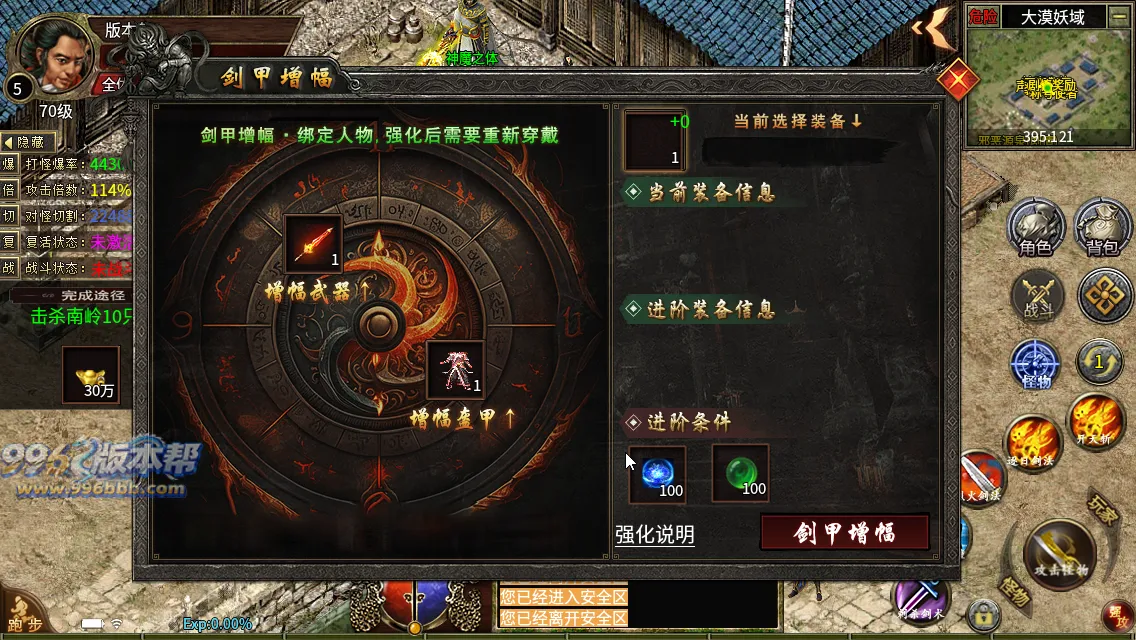Open the 角色 character screen

click(1035, 228)
